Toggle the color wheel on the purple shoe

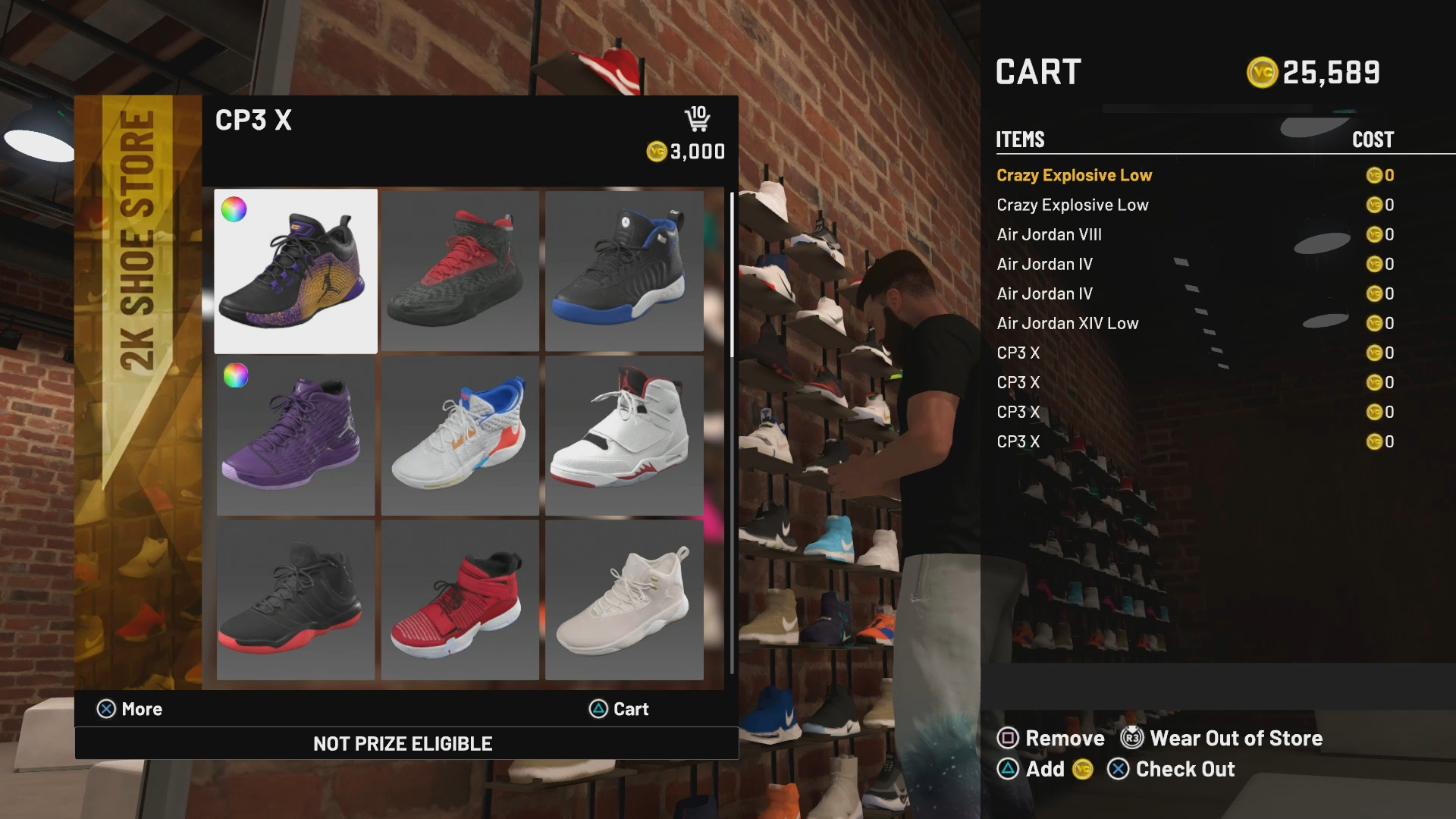234,376
